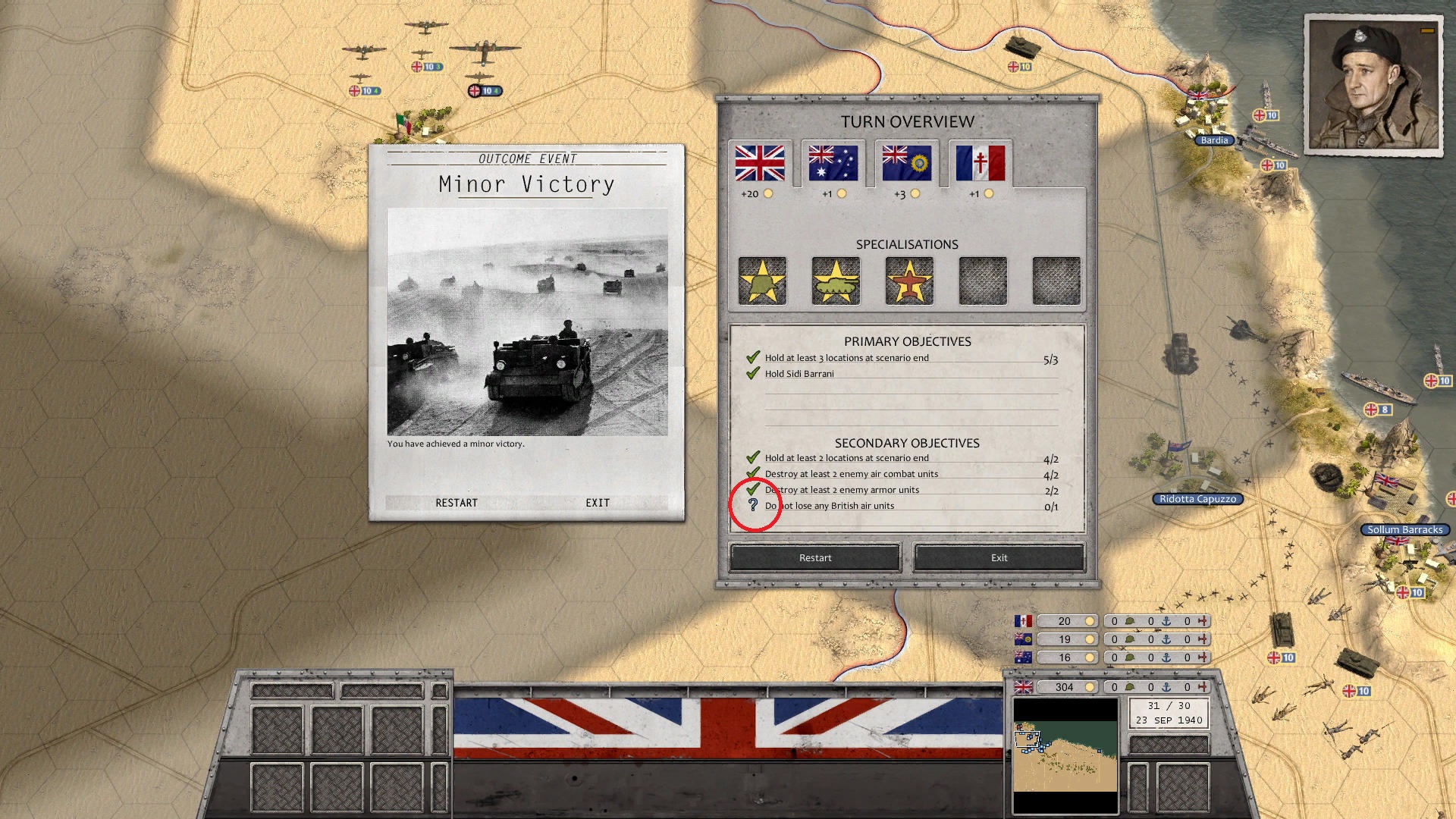Click the checkmark for 'Destroy at least 2 enemy armor units'
The image size is (1456, 819).
pyautogui.click(x=752, y=489)
